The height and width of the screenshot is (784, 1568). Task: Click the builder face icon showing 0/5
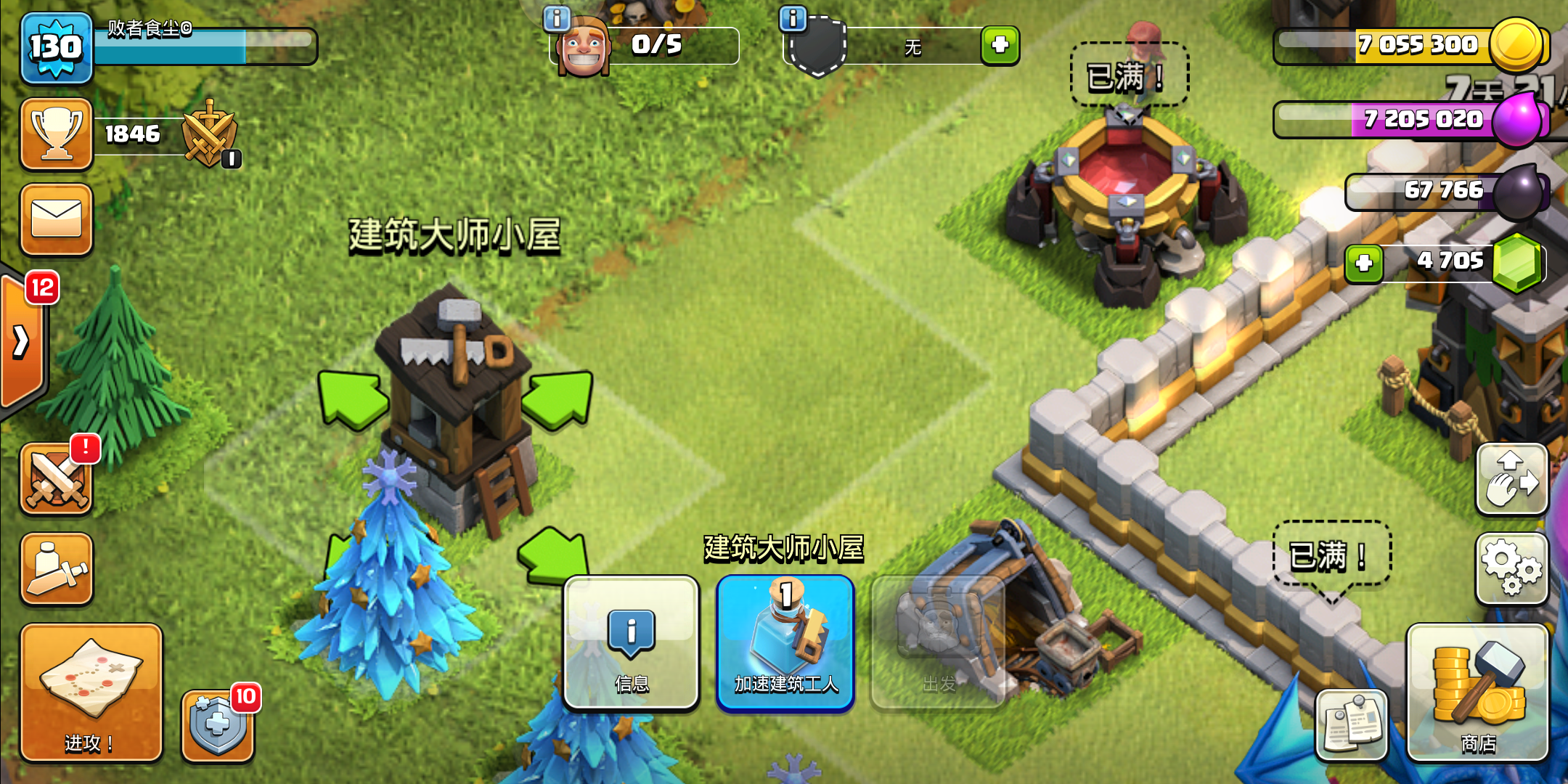click(584, 46)
